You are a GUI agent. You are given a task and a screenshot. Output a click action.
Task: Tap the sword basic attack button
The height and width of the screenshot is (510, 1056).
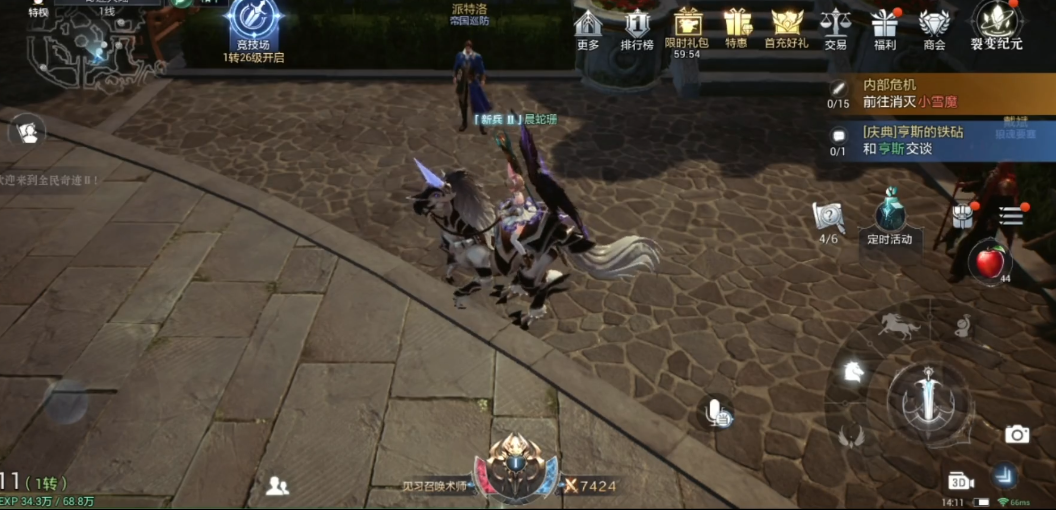[x=928, y=400]
